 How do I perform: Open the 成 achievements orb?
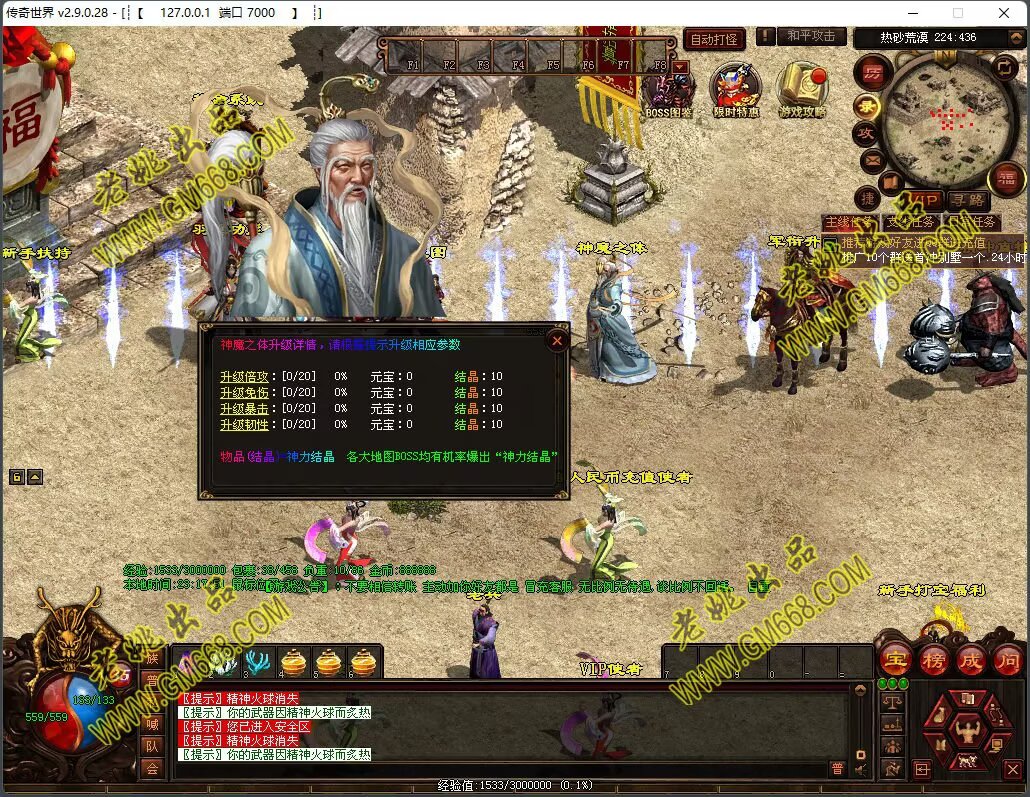click(971, 660)
